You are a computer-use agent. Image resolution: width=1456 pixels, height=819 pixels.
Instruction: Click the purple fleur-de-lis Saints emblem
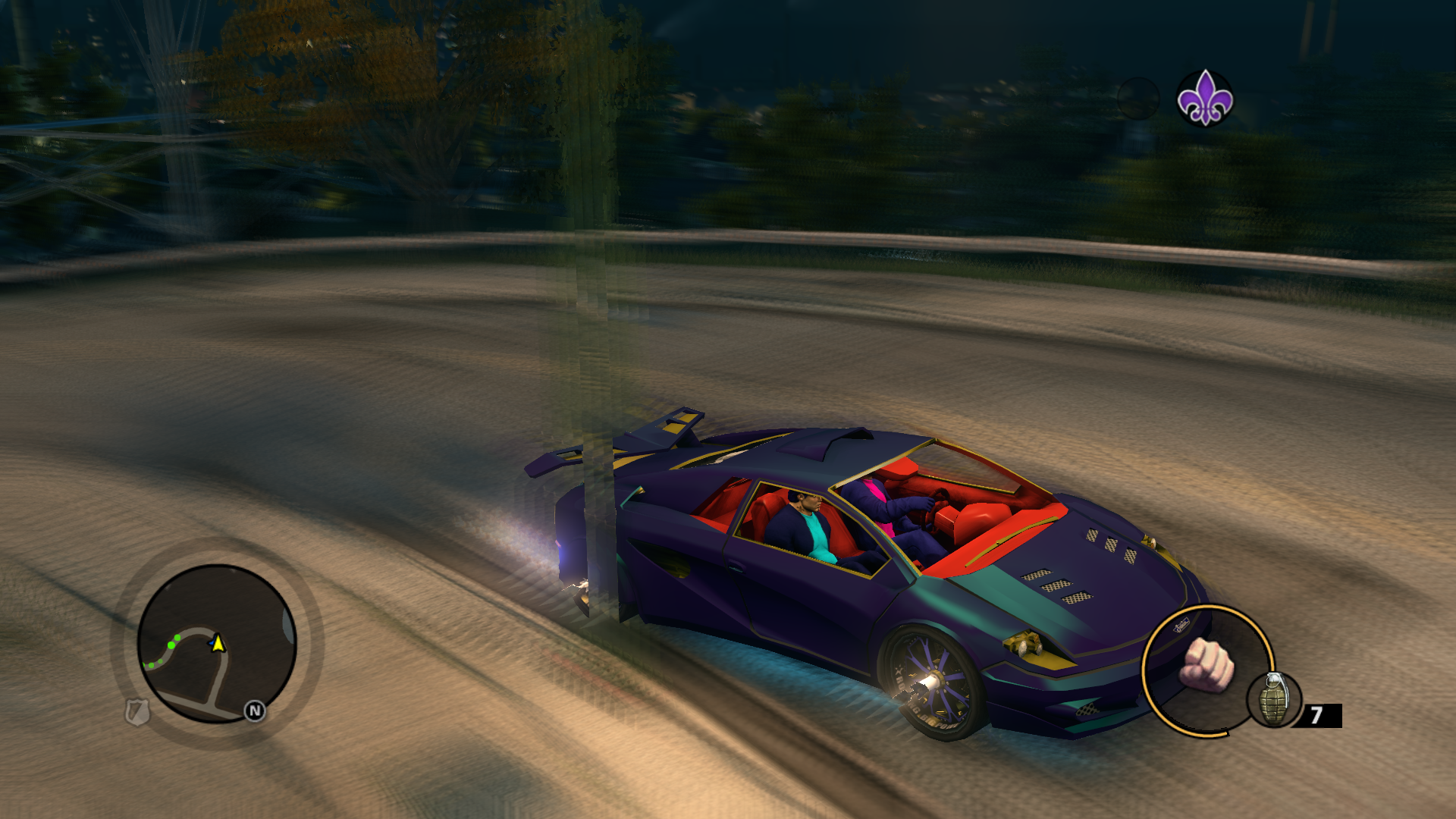[1205, 99]
